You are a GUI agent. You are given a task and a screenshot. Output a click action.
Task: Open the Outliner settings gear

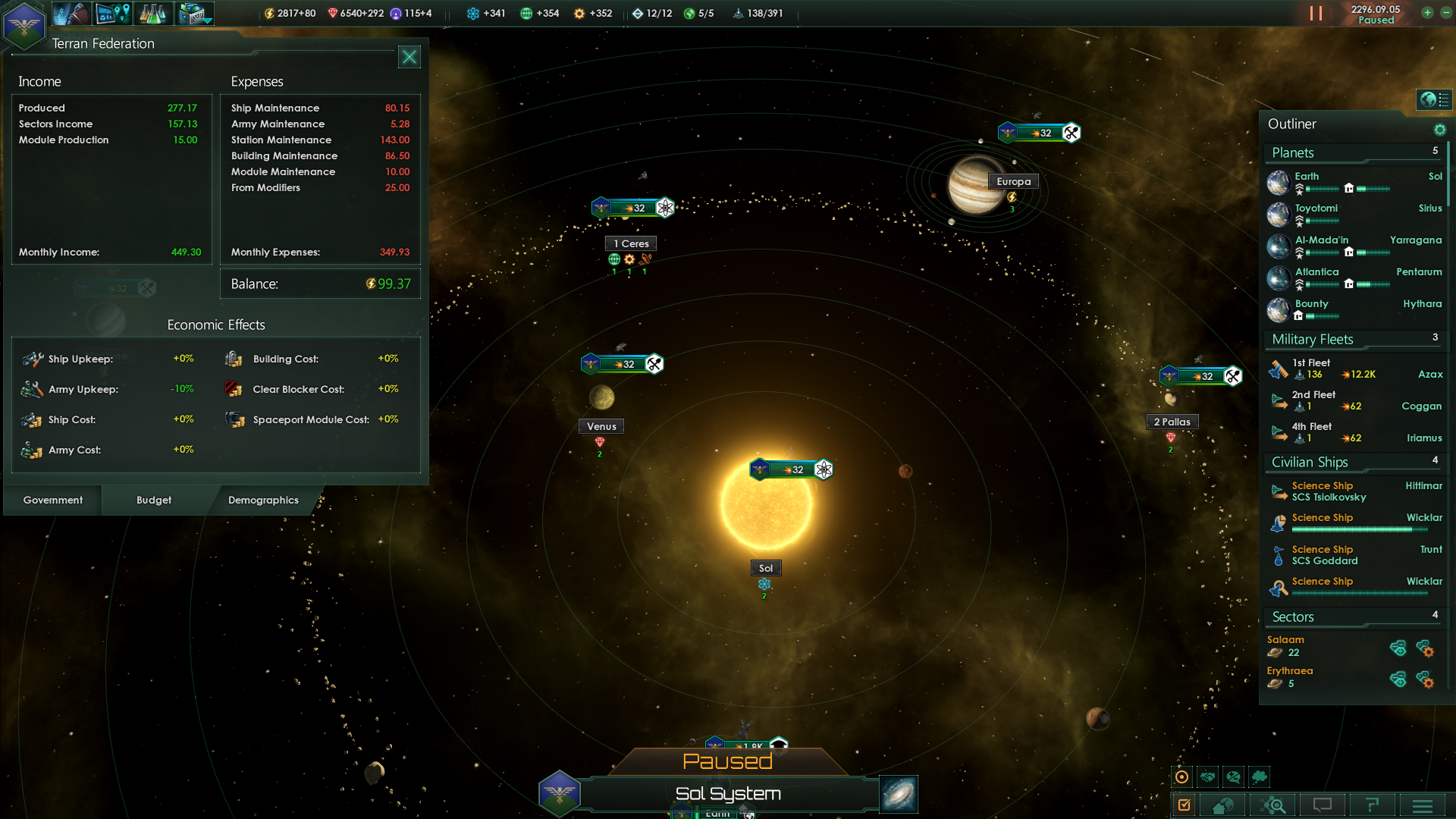coord(1440,130)
